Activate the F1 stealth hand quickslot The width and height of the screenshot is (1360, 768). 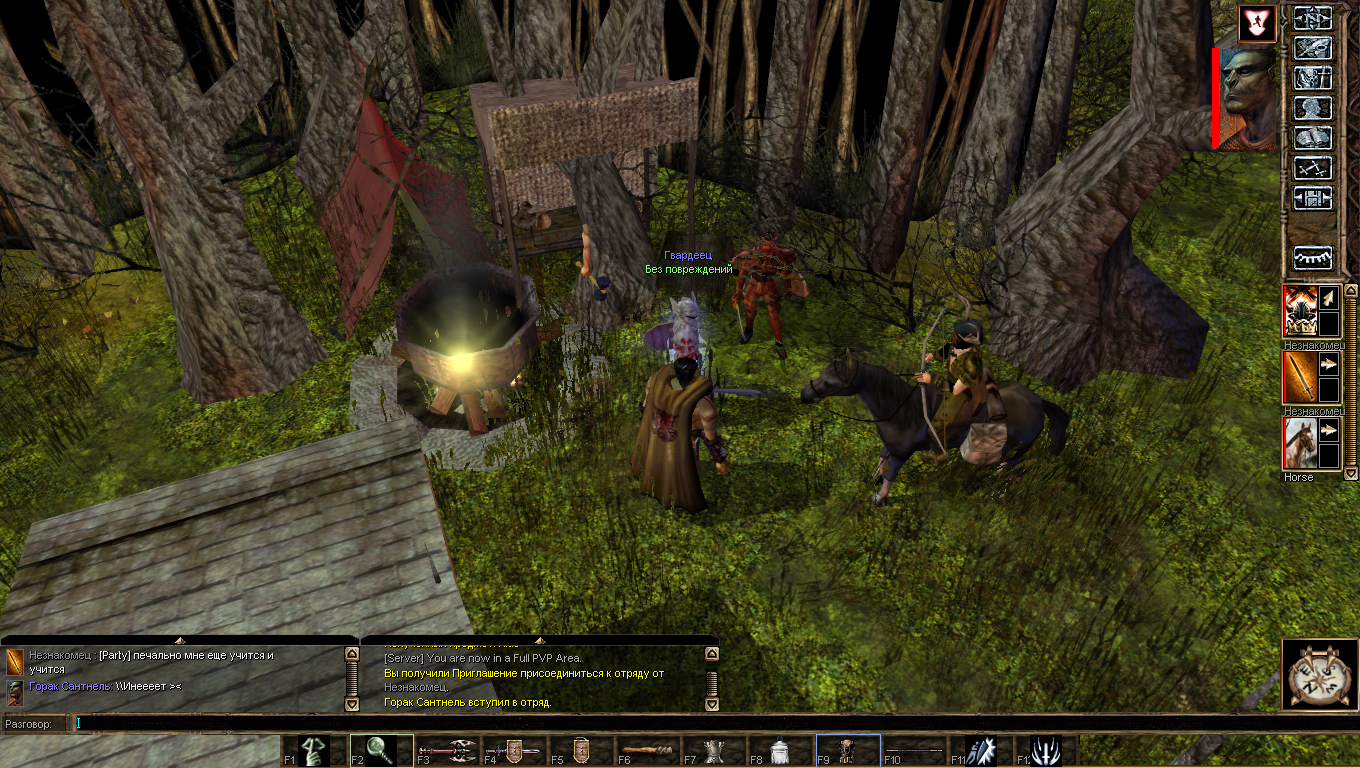point(314,751)
